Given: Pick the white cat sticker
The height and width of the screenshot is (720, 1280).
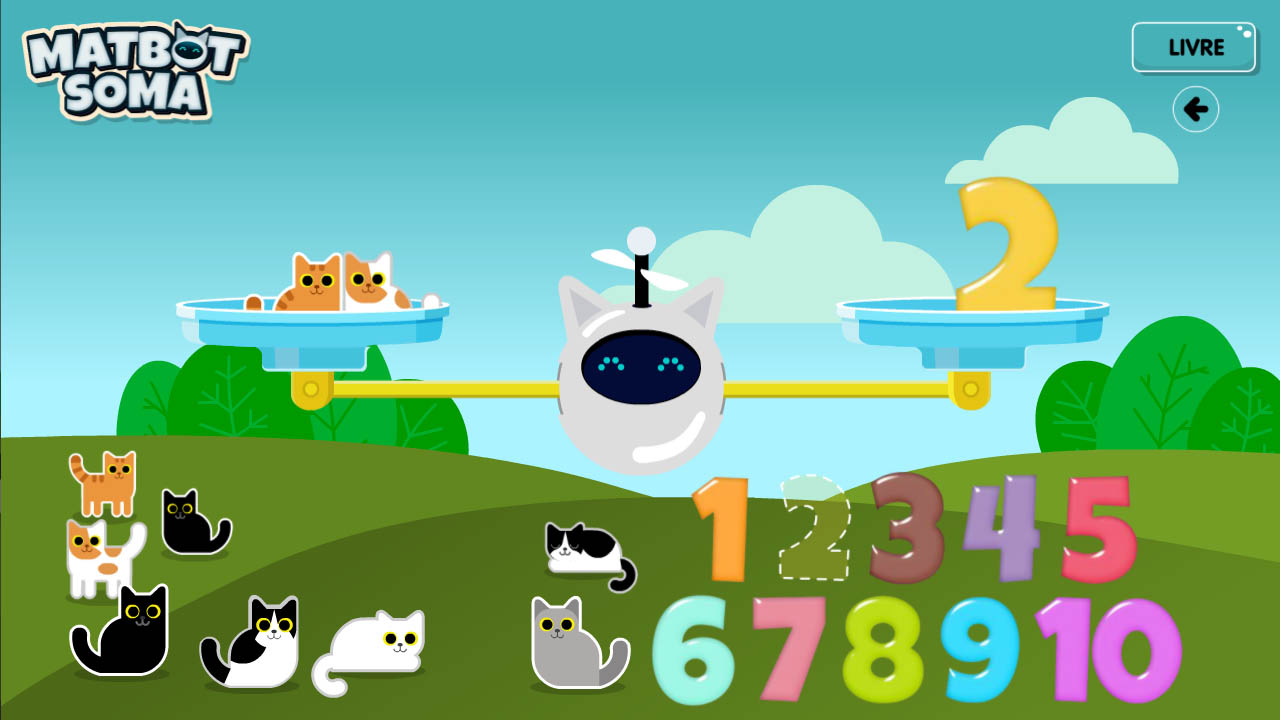Looking at the screenshot, I should click(x=375, y=645).
